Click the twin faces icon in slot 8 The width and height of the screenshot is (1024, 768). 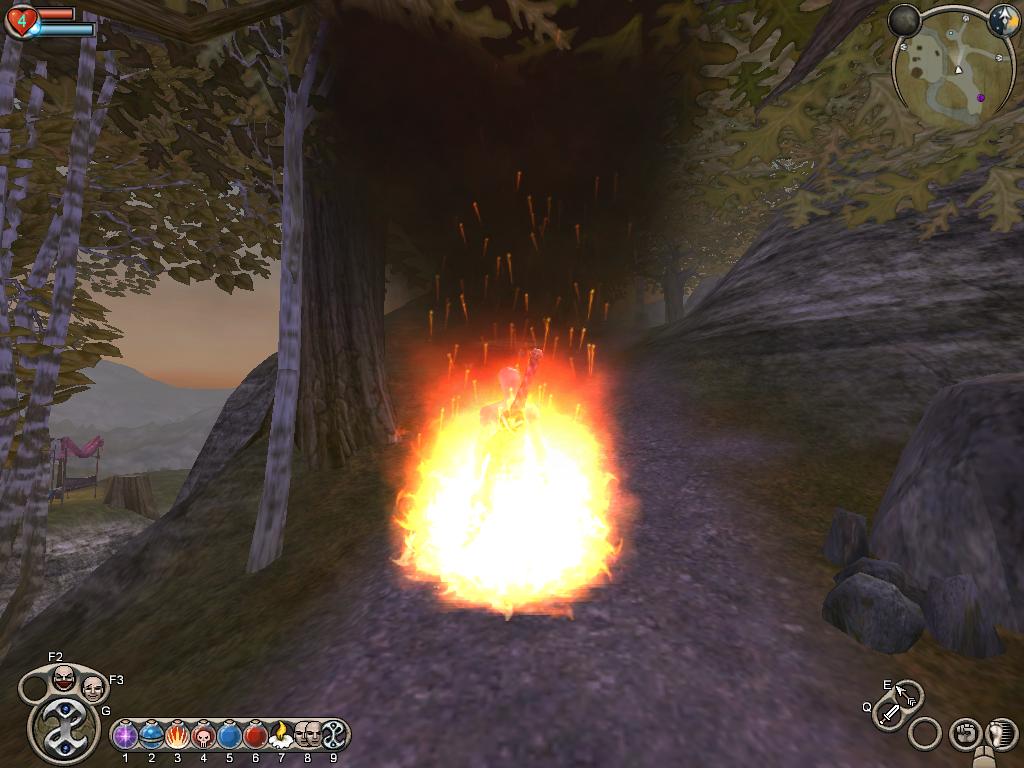307,734
